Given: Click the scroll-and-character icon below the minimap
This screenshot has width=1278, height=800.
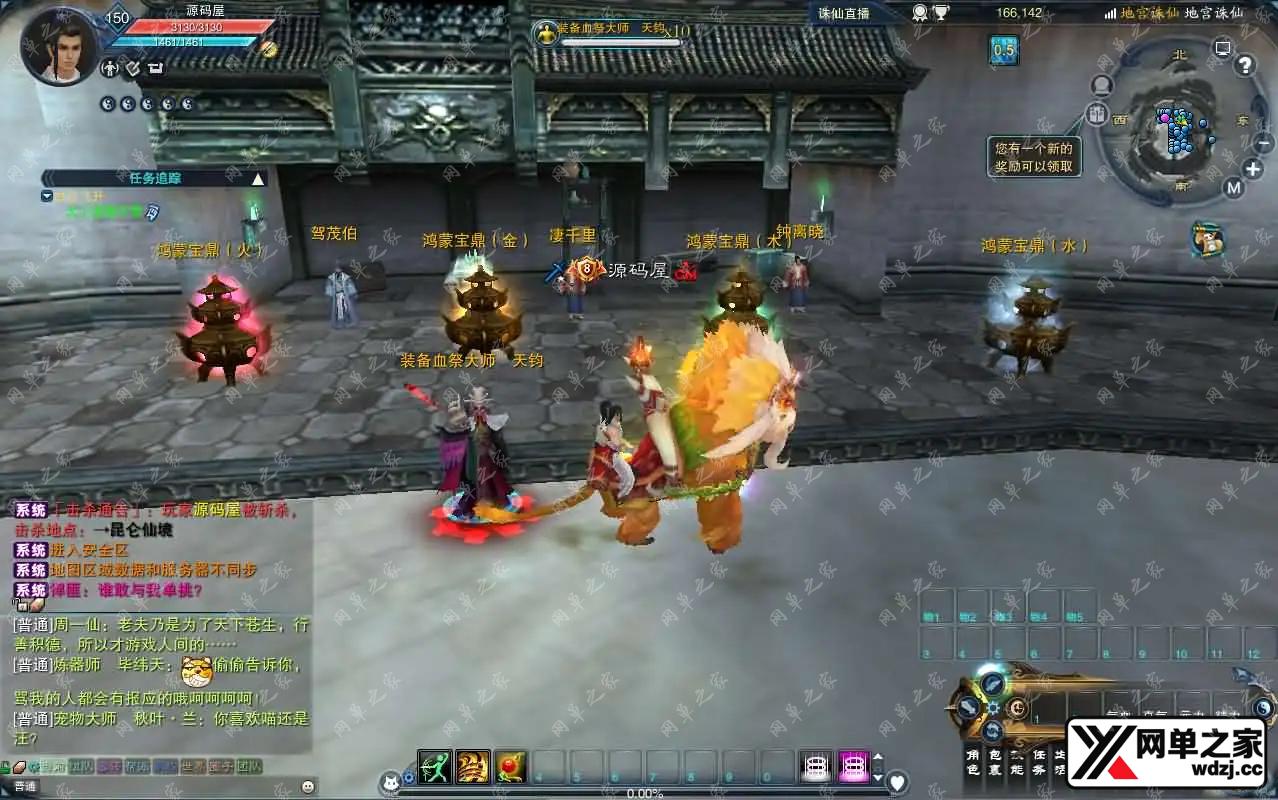Looking at the screenshot, I should click(1209, 240).
